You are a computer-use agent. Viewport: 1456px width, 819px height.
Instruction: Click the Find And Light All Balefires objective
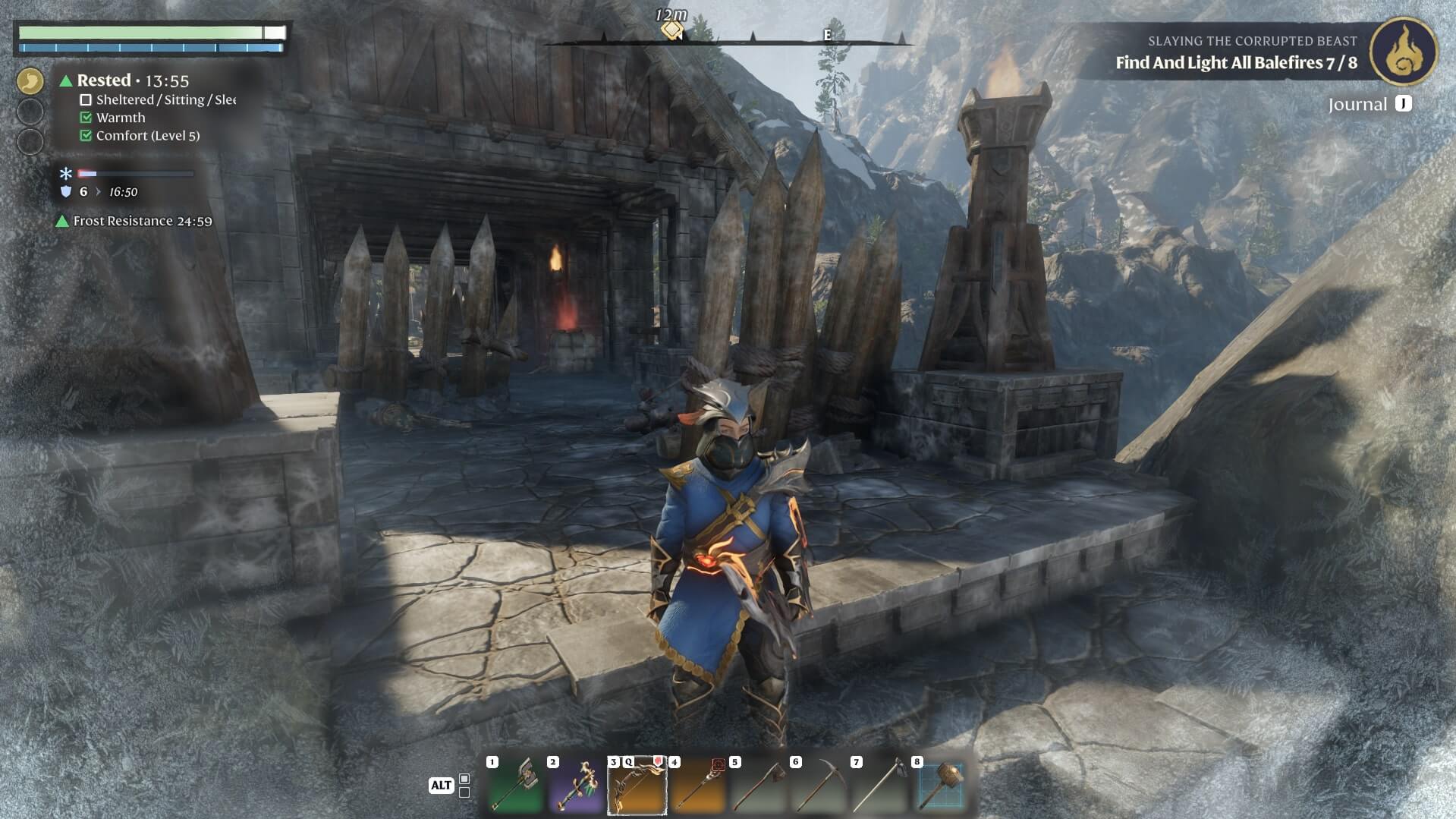point(1235,63)
